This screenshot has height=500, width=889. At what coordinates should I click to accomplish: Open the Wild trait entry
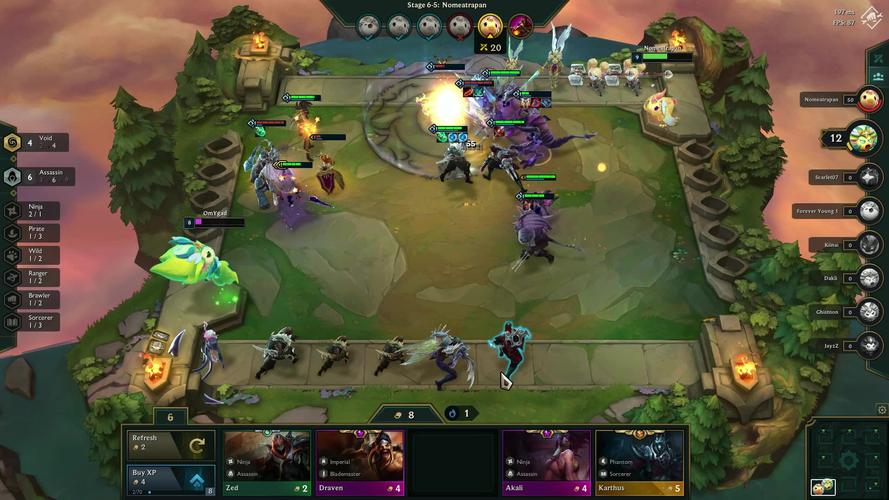[32, 254]
